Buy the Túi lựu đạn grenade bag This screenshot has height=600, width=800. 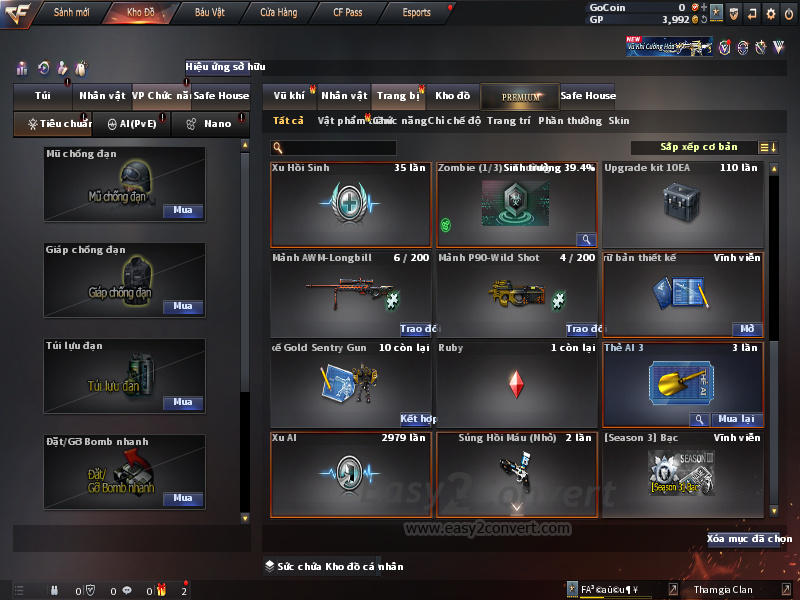182,403
